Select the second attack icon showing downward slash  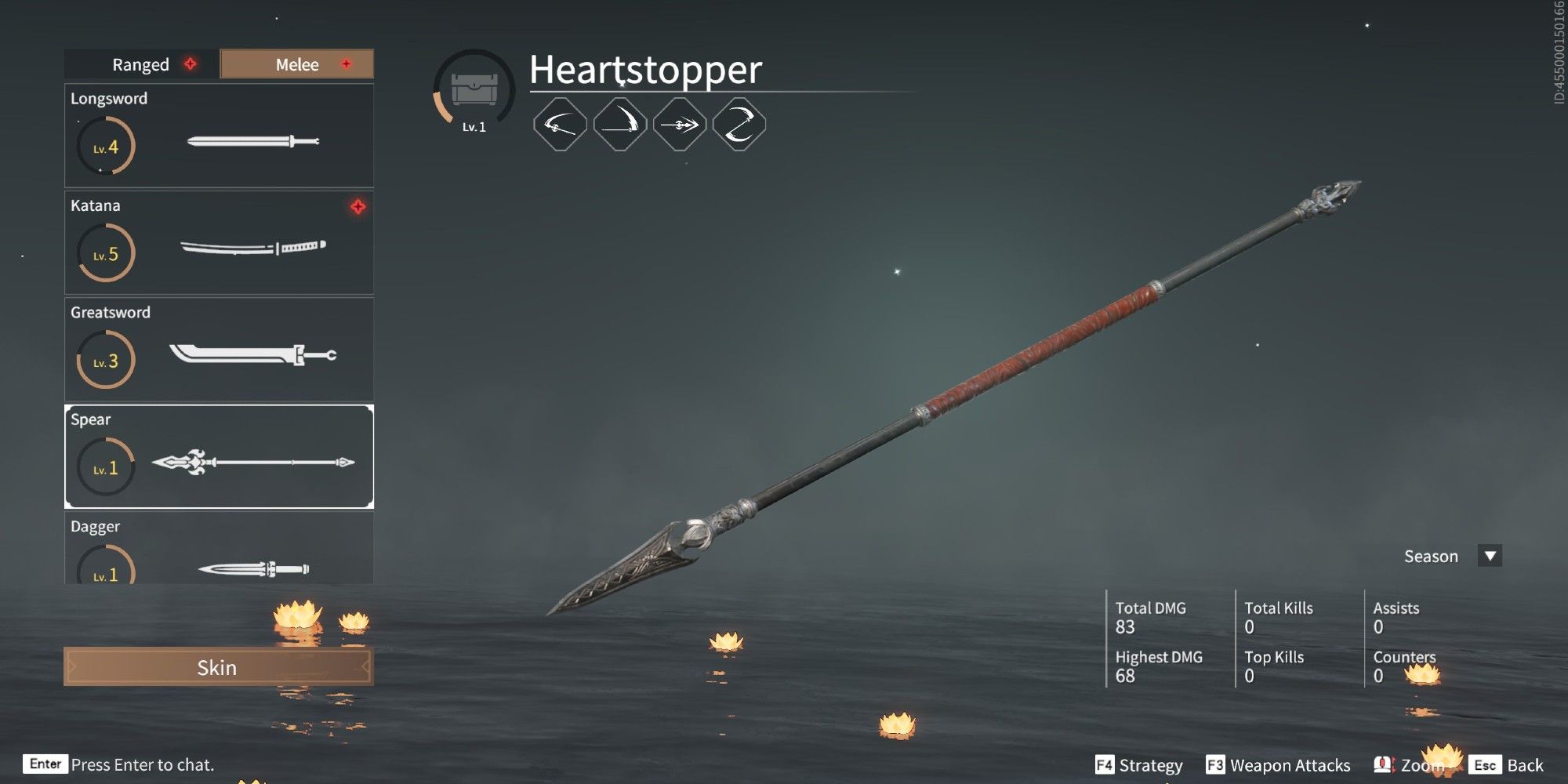[619, 124]
